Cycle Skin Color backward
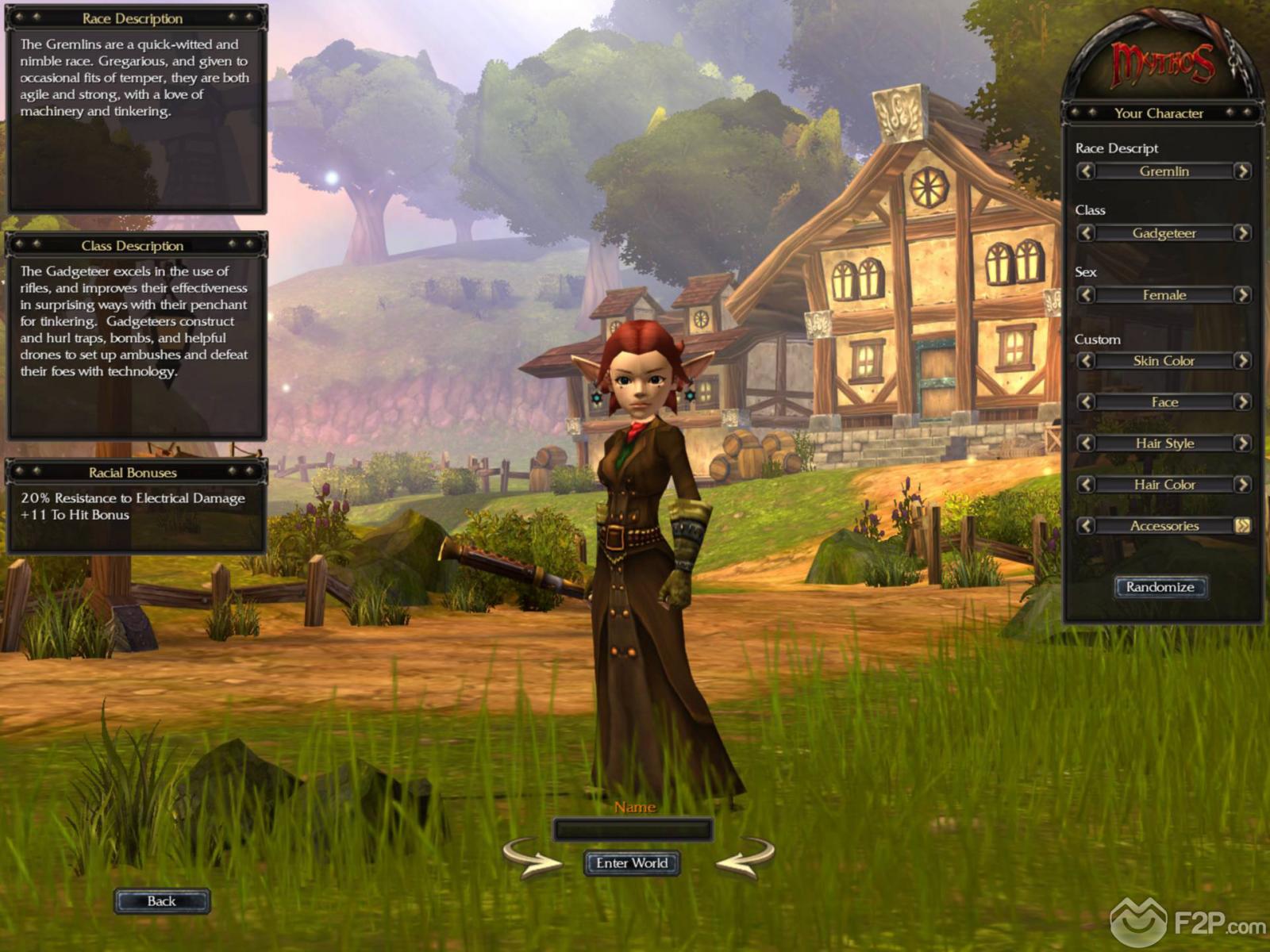The width and height of the screenshot is (1270, 952). (x=1086, y=361)
